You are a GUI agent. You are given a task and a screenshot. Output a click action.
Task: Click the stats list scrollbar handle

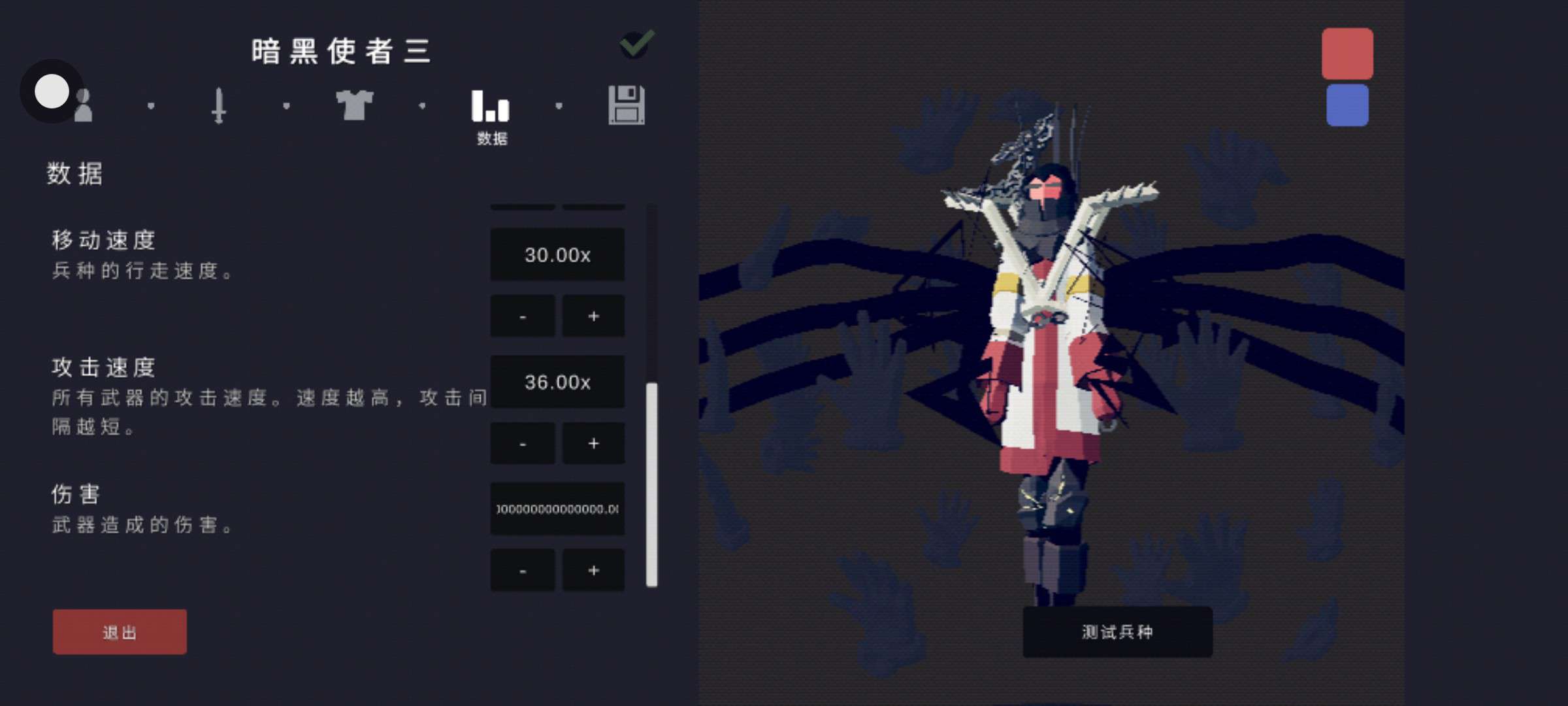pyautogui.click(x=651, y=484)
